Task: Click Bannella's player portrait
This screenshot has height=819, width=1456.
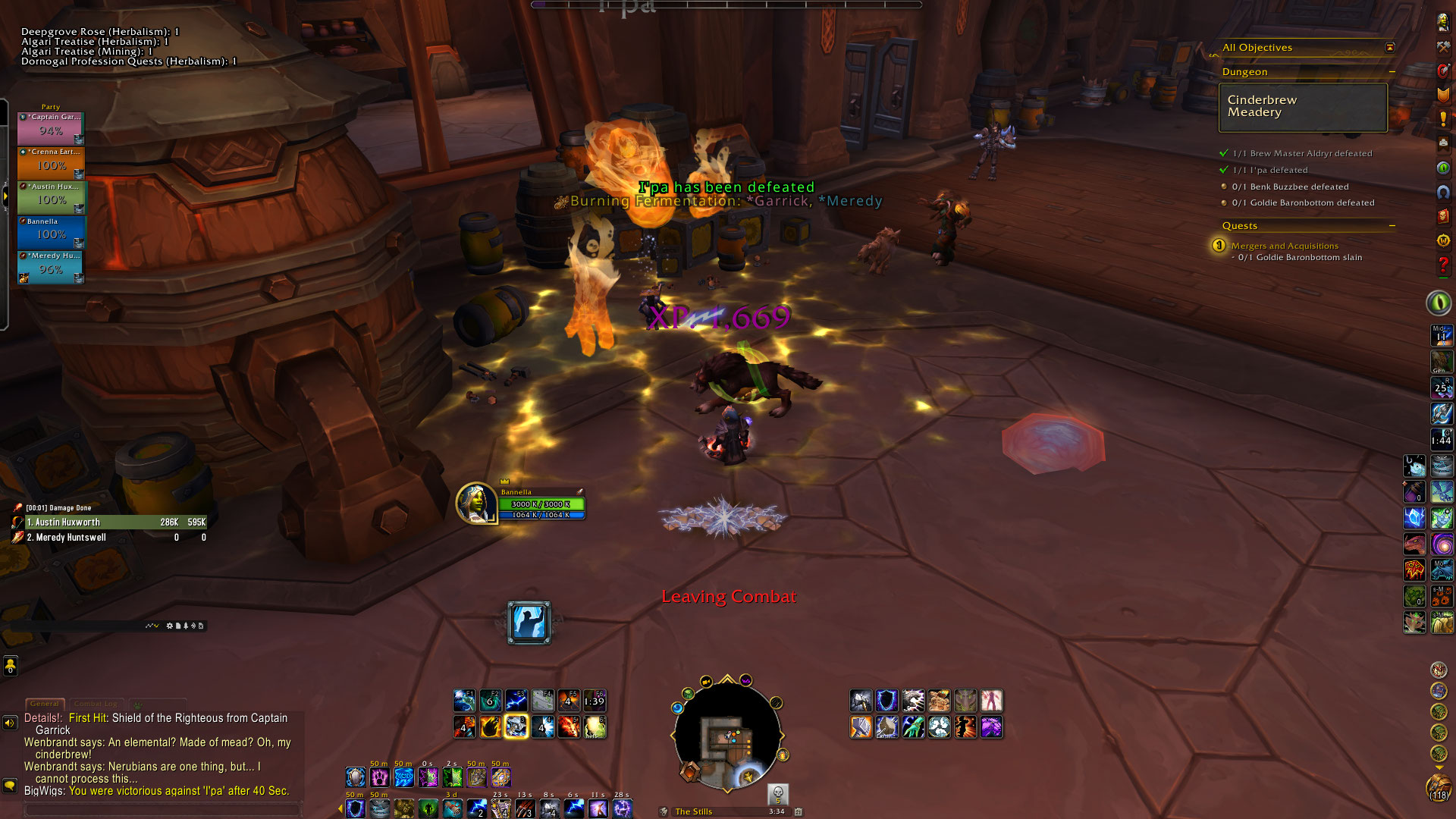Action: (x=476, y=504)
